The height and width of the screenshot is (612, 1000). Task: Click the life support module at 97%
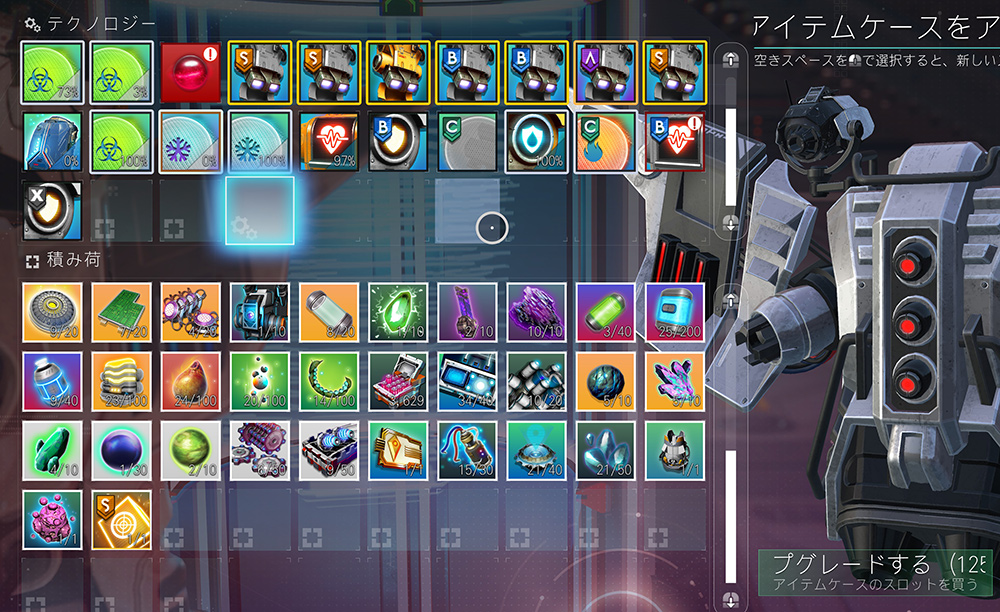click(329, 140)
